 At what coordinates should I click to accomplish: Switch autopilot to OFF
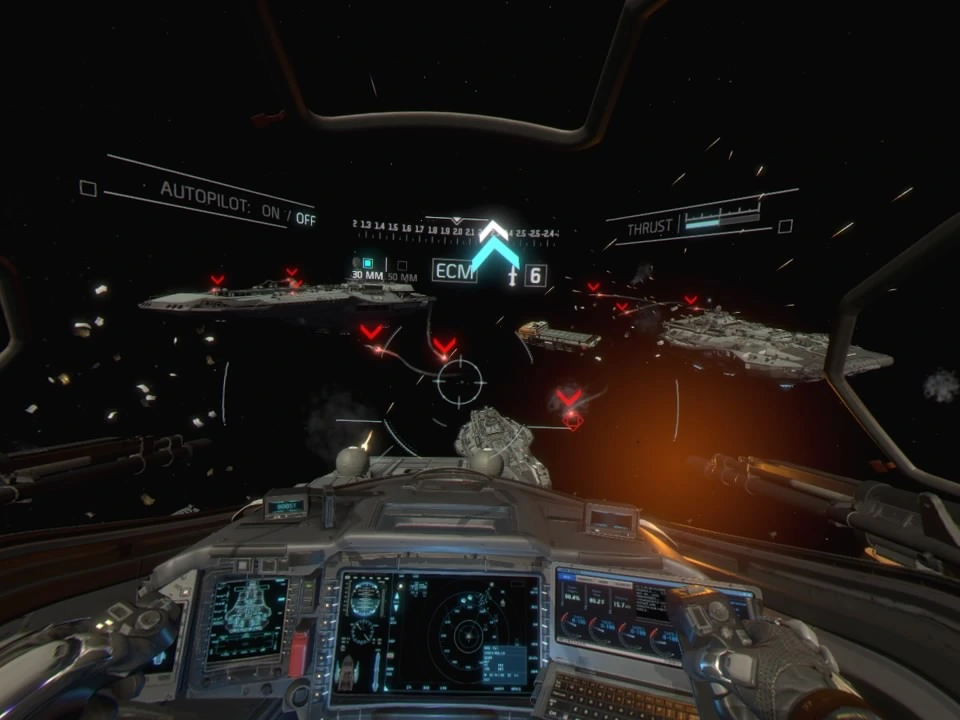[x=306, y=219]
